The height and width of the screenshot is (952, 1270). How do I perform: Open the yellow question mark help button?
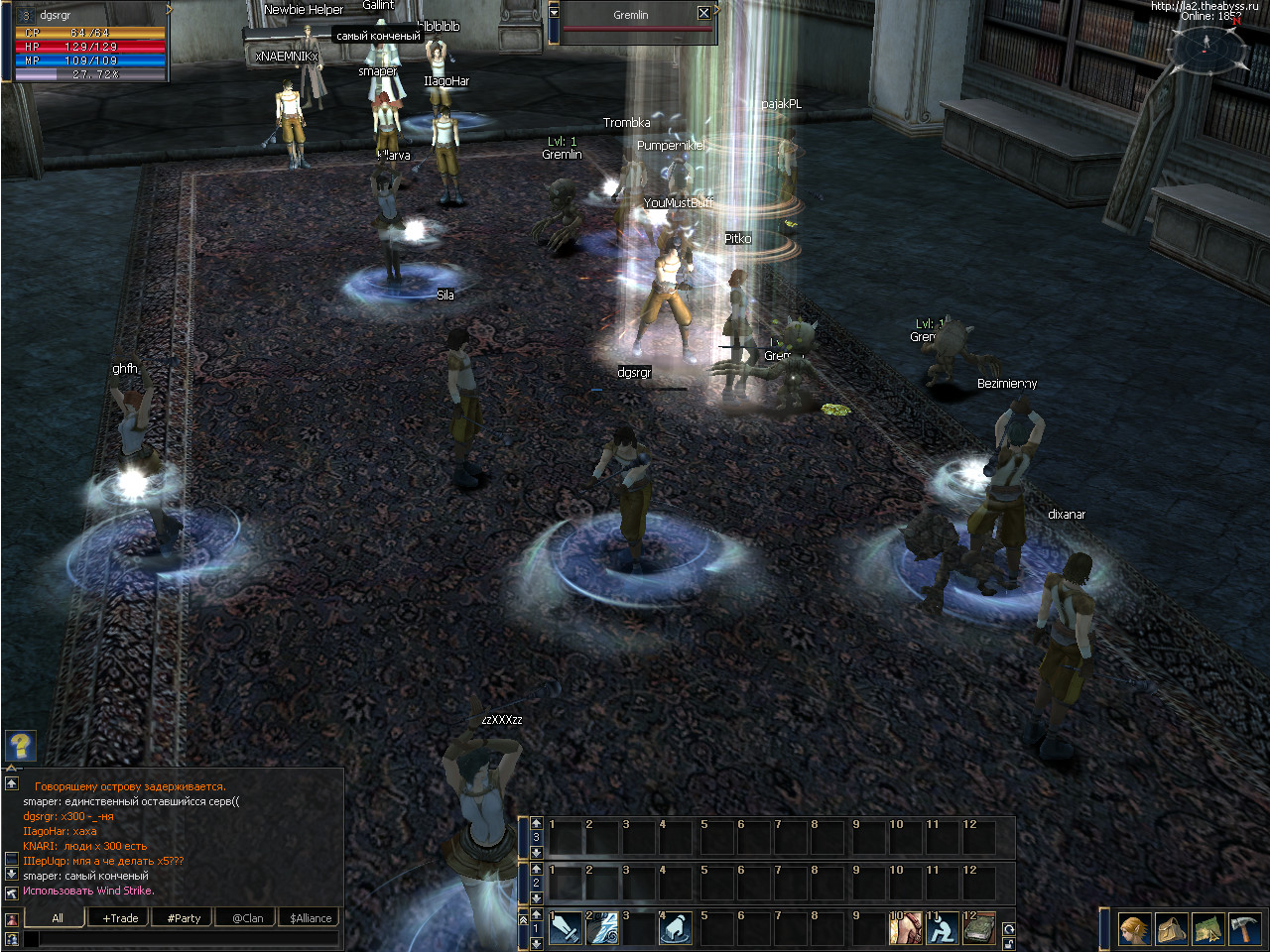(x=21, y=745)
